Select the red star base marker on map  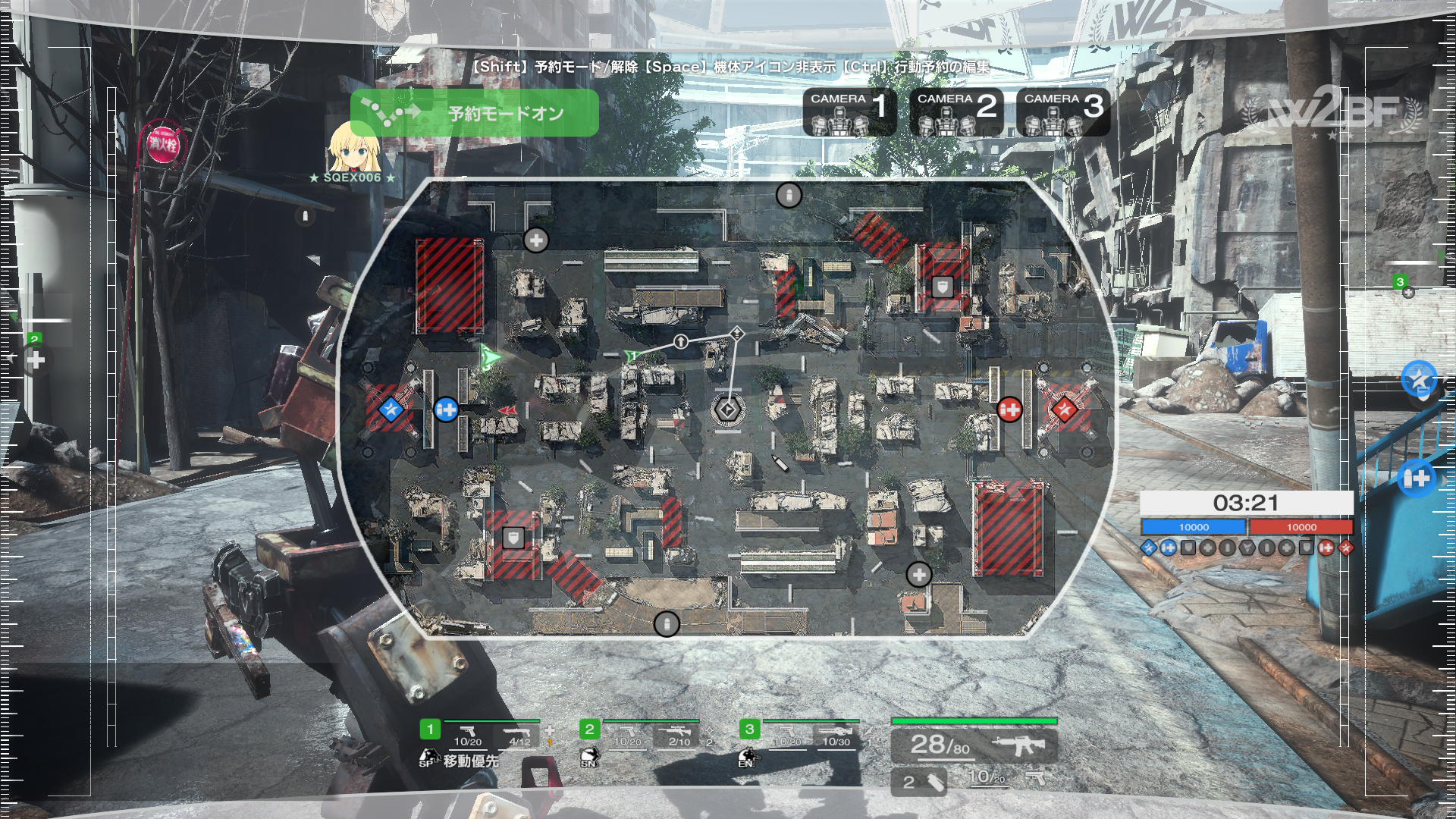[x=1064, y=409]
